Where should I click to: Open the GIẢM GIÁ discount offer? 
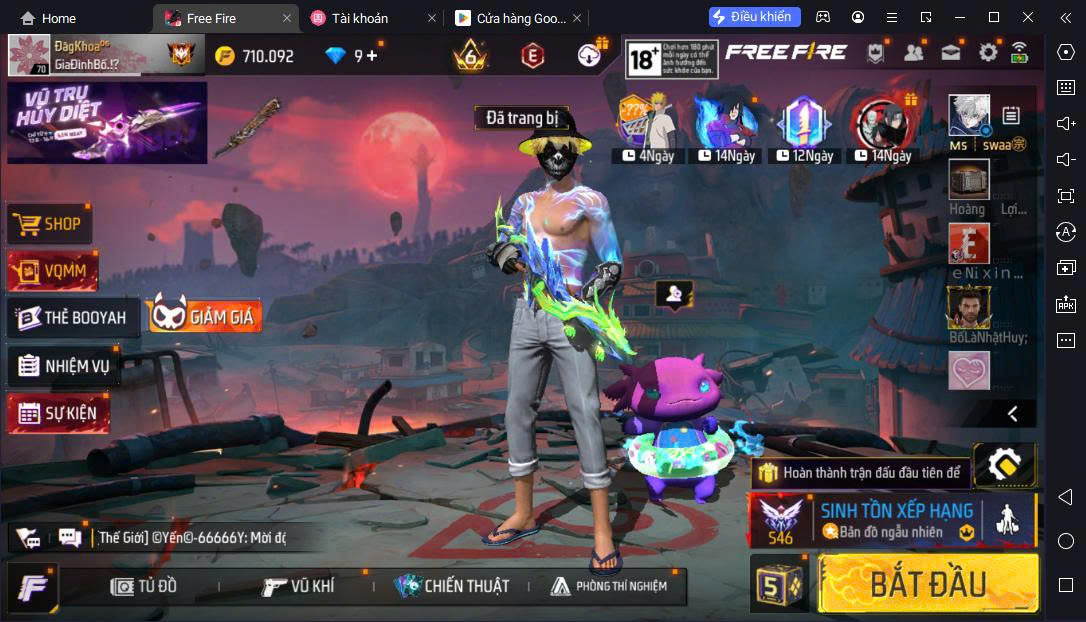point(205,316)
